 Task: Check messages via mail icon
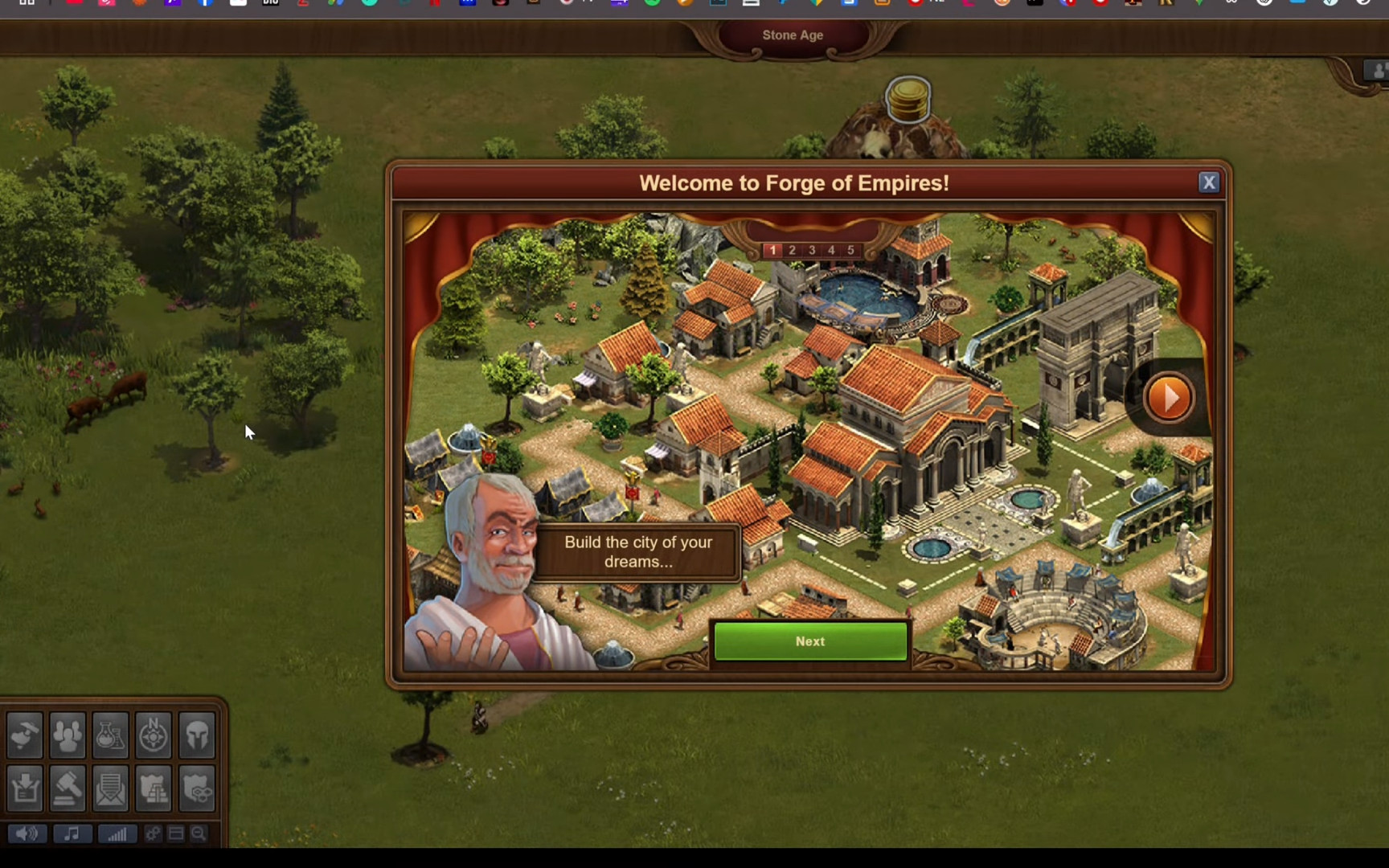pos(110,788)
